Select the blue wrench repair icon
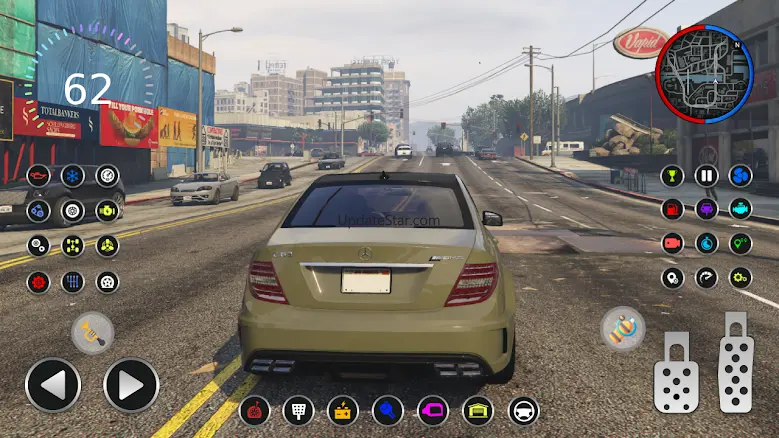 click(x=388, y=410)
